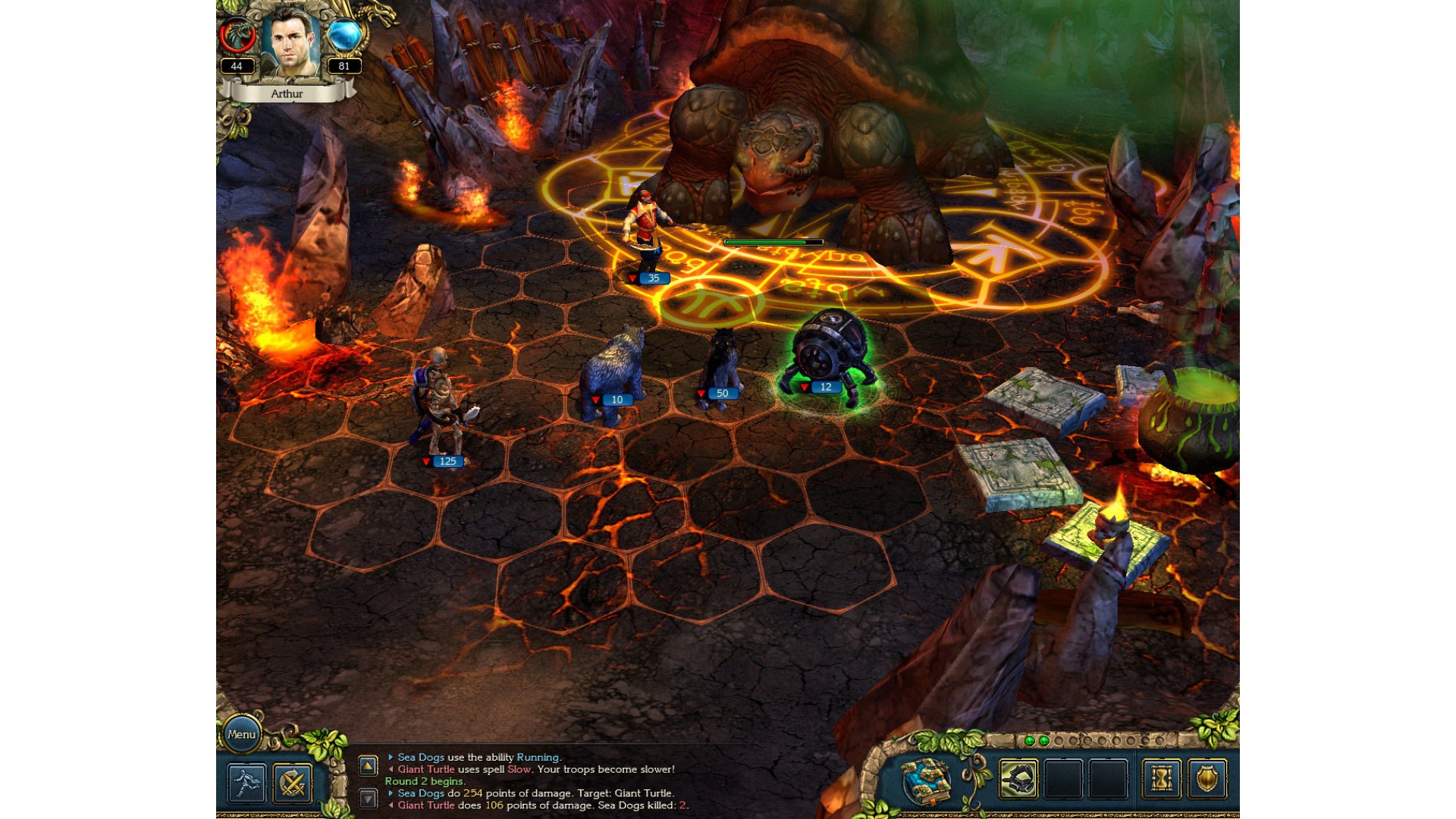Screen dimensions: 1456x819
Task: Show earlier combat log entries with up arrow
Action: [368, 766]
